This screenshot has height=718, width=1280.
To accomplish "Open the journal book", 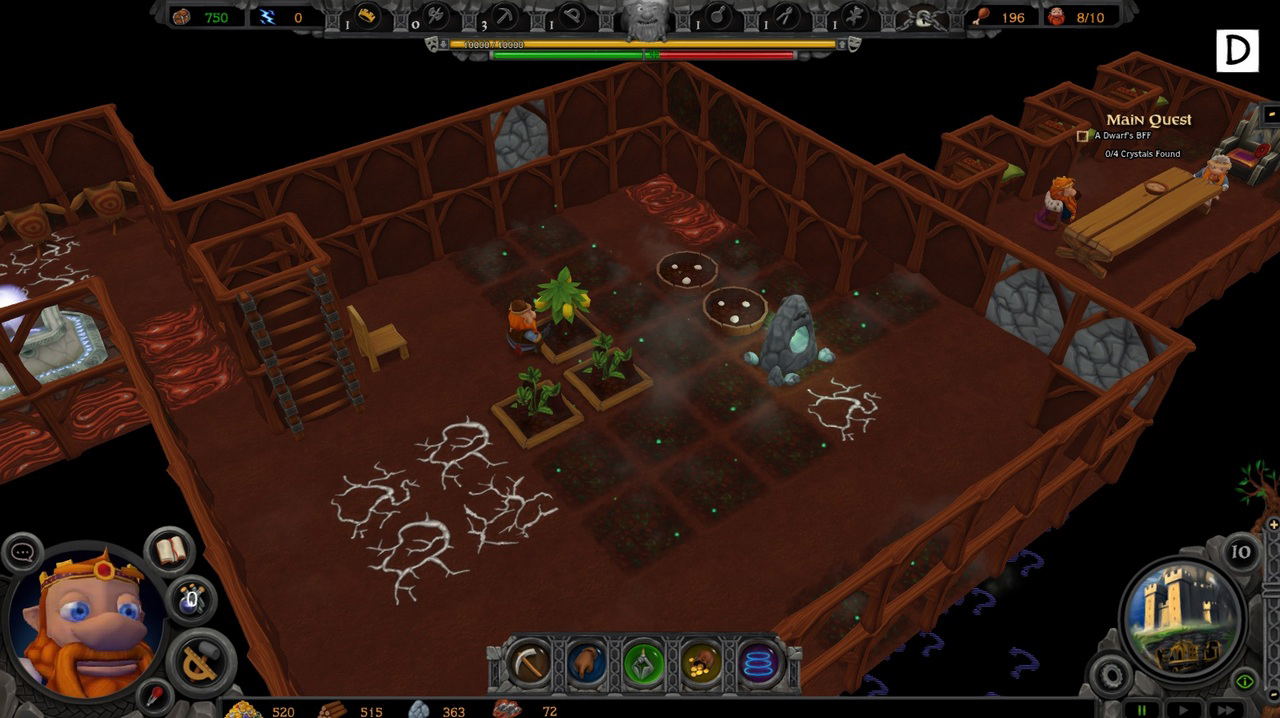I will tap(170, 549).
